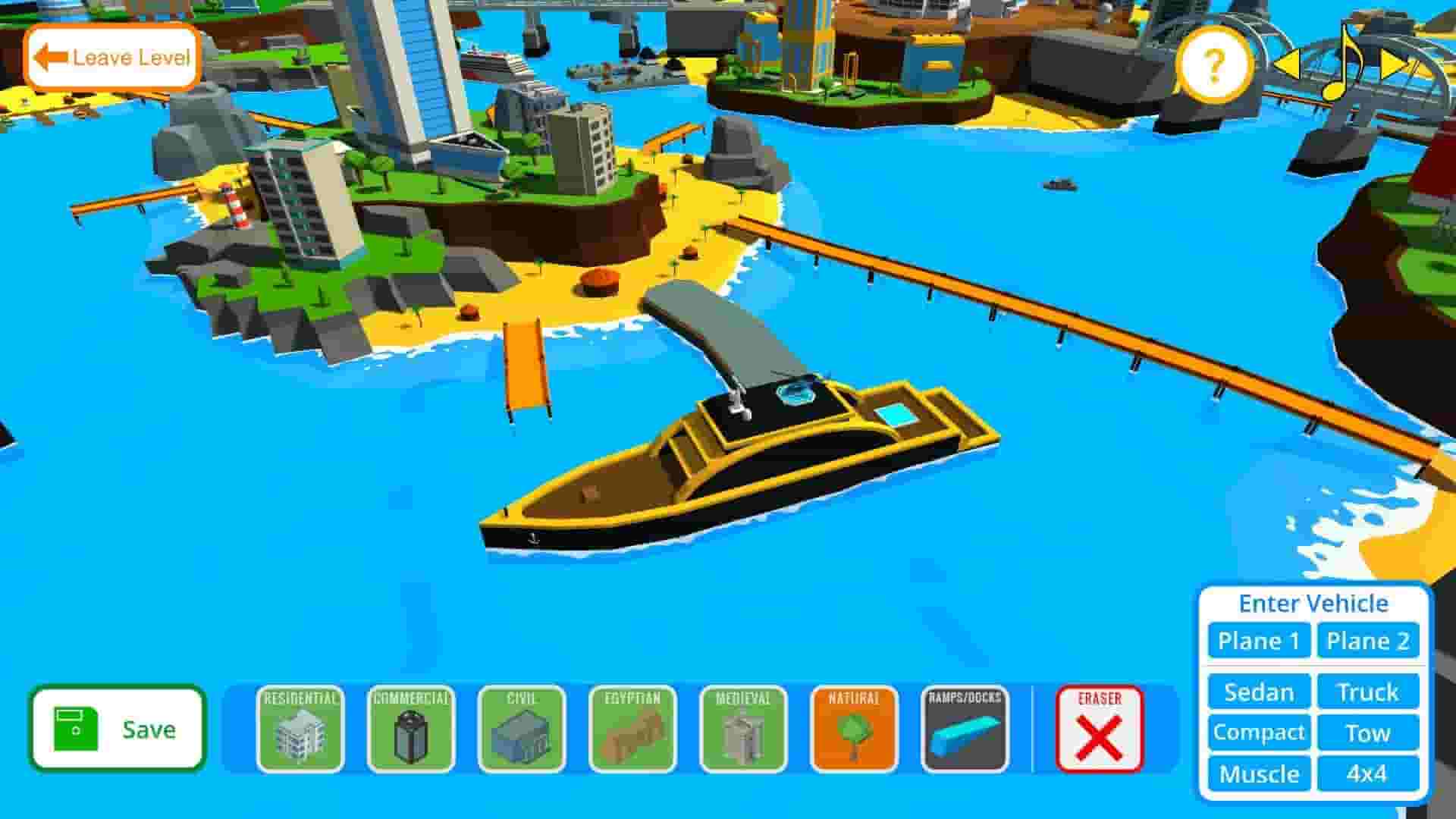Image resolution: width=1456 pixels, height=819 pixels.
Task: Enter Plane 2
Action: [1367, 641]
